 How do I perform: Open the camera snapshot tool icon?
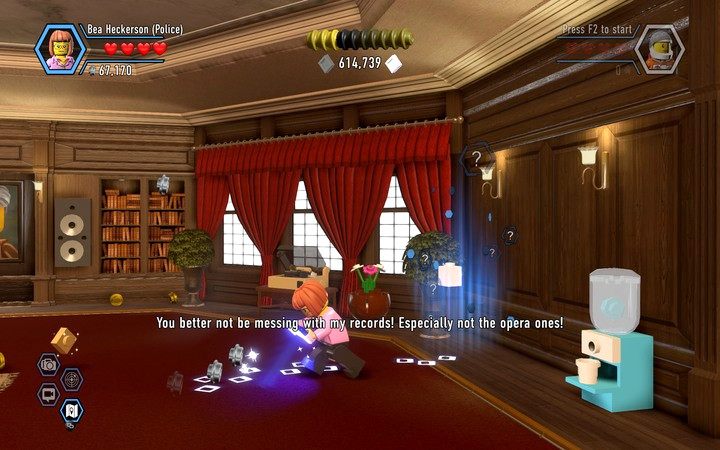[x=47, y=364]
